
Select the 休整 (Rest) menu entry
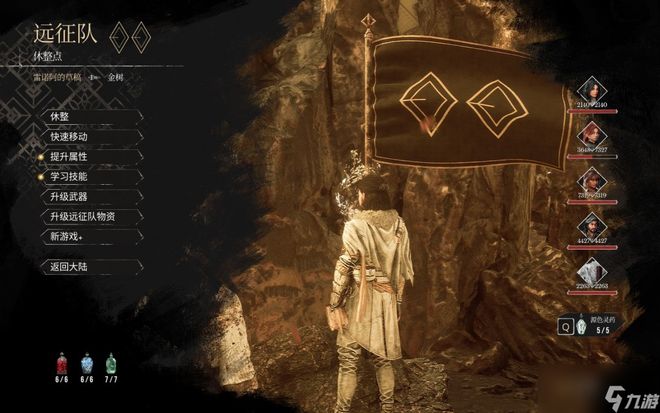(x=60, y=117)
